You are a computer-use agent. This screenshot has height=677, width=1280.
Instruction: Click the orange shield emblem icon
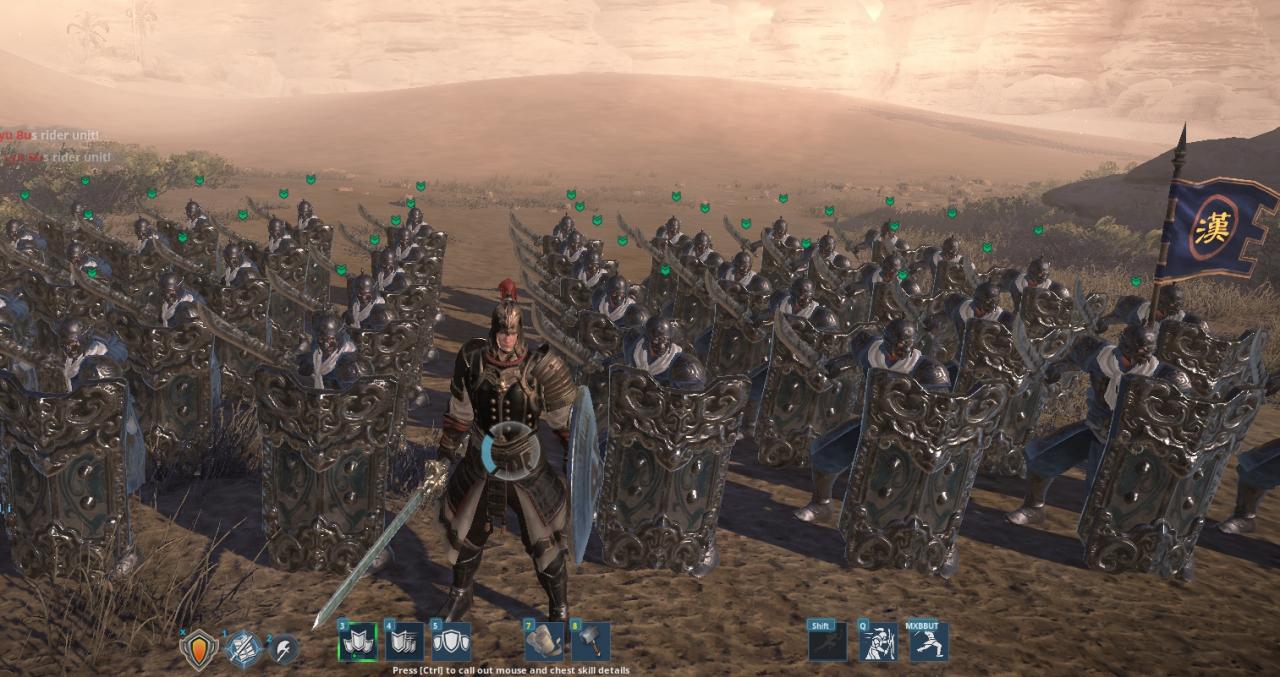point(198,648)
